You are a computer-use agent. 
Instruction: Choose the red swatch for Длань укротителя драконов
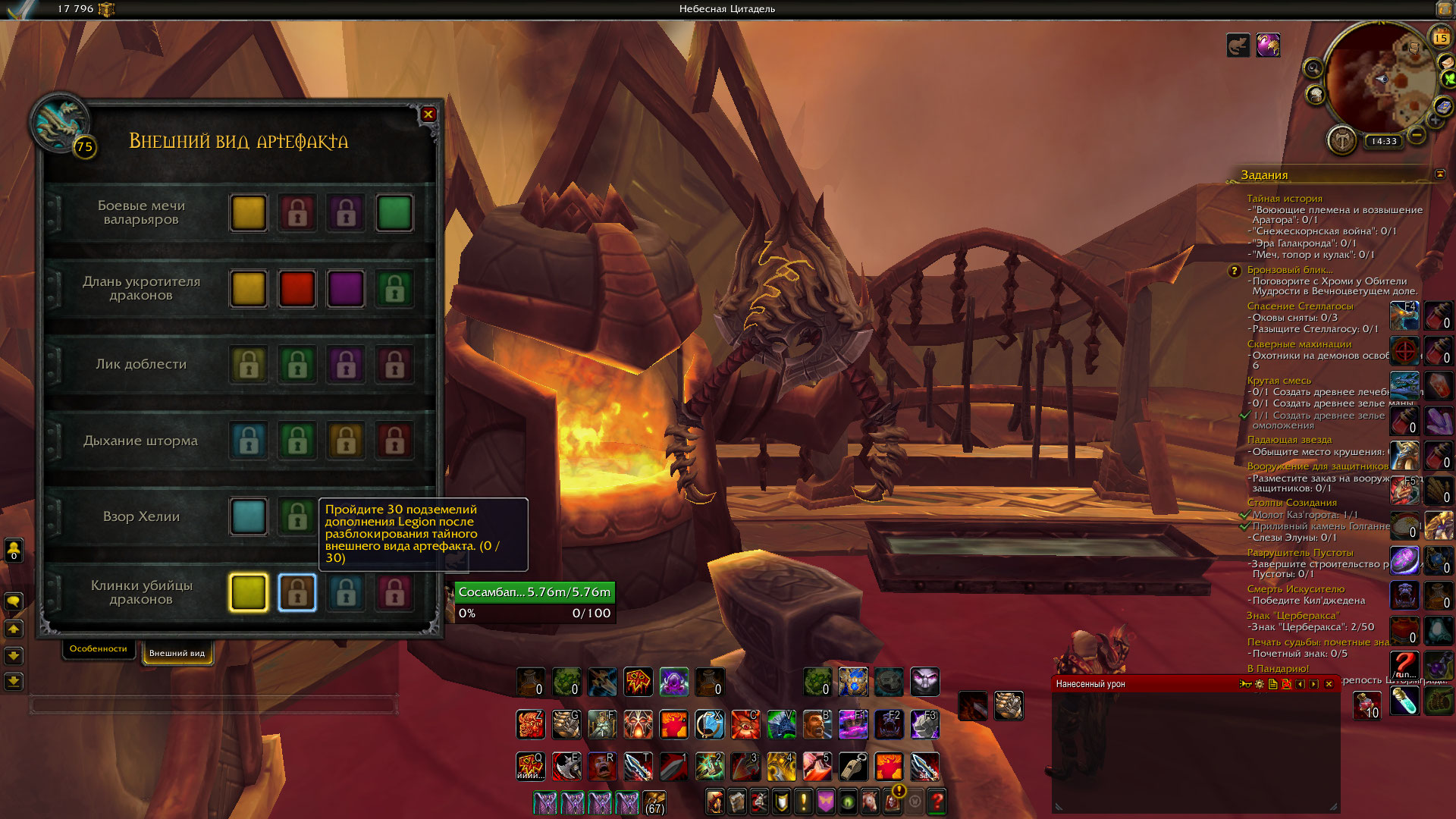click(x=297, y=289)
